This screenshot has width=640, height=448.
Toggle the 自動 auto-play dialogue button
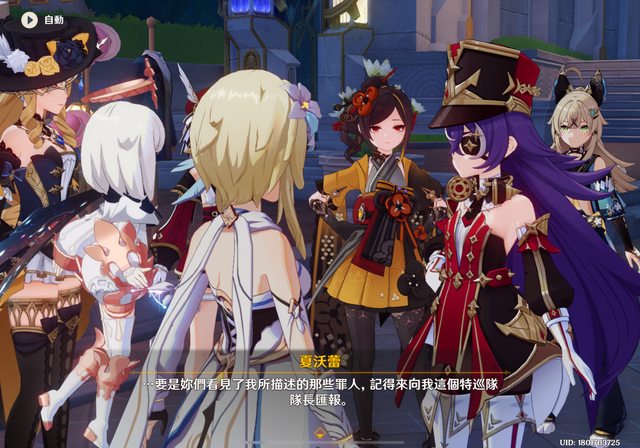(43, 19)
